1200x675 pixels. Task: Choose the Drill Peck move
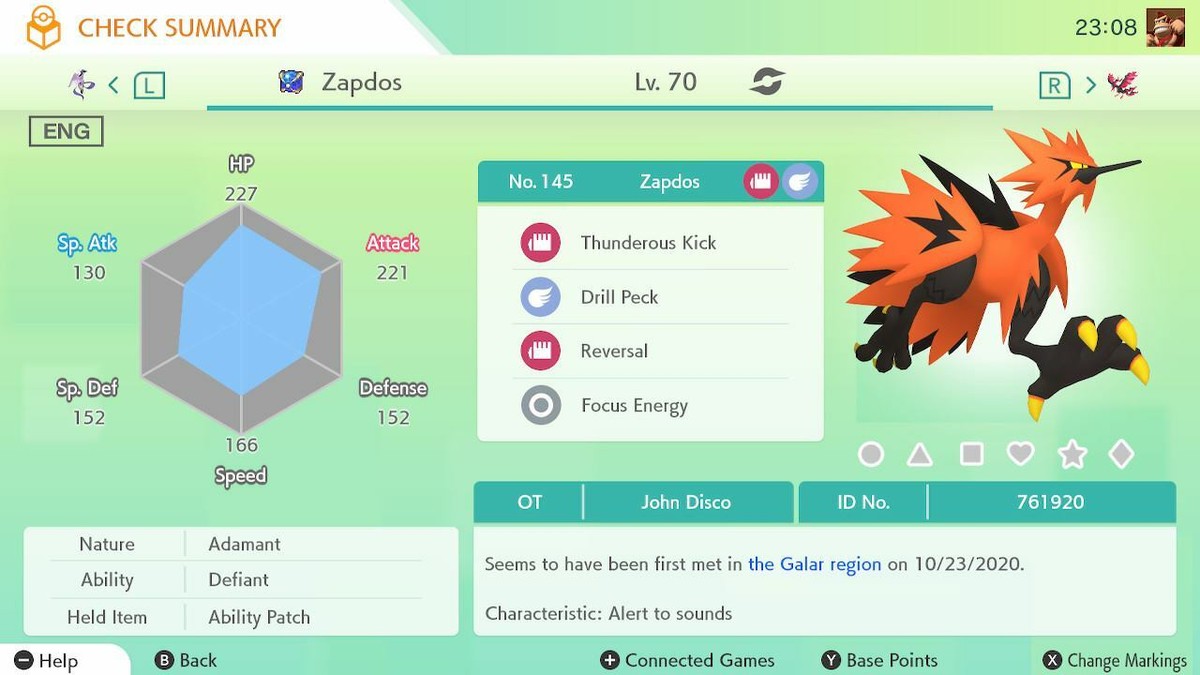(619, 297)
